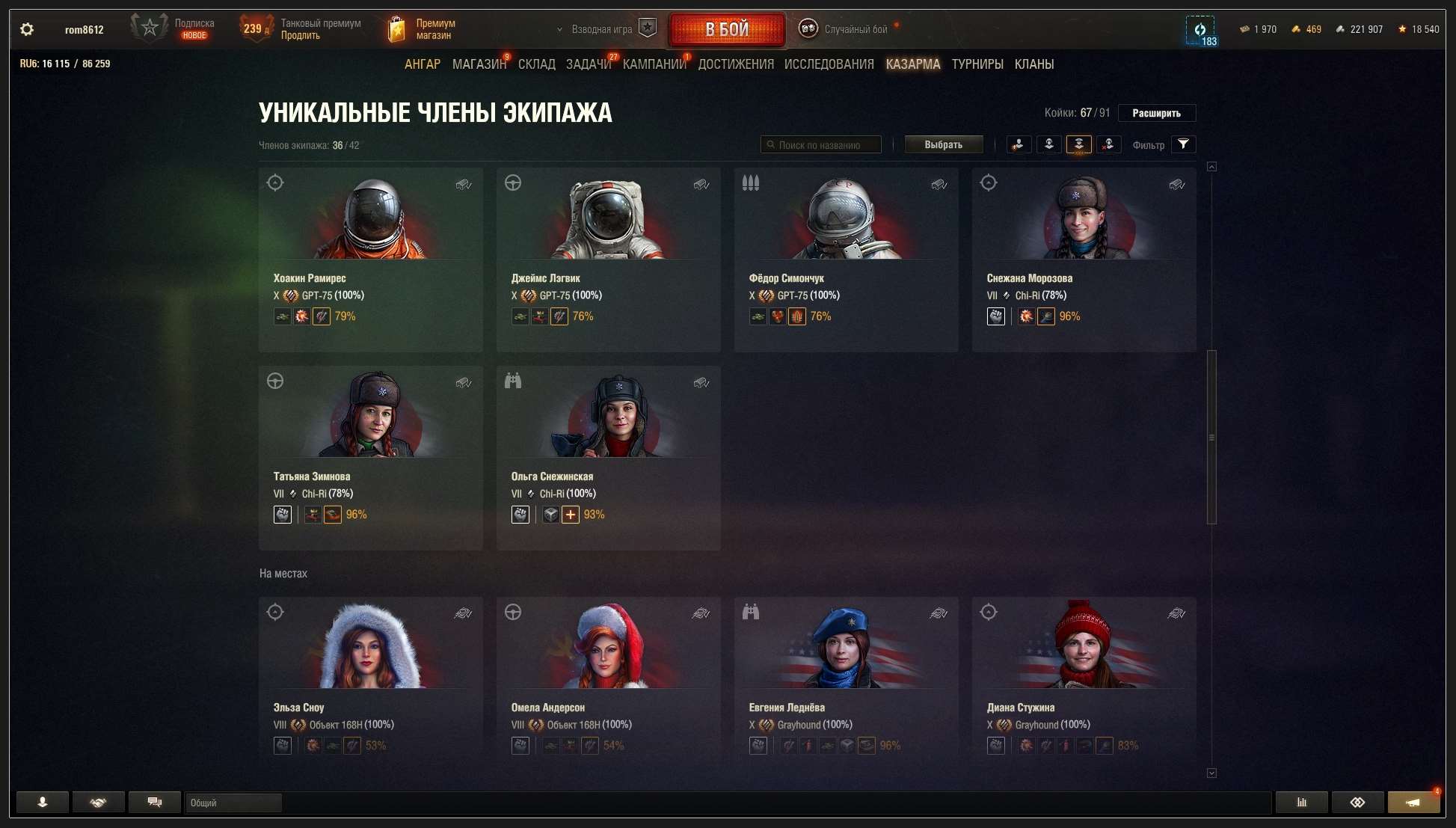Screen dimensions: 1456x828
Task: Click the Расширить barracks button
Action: tap(1156, 113)
